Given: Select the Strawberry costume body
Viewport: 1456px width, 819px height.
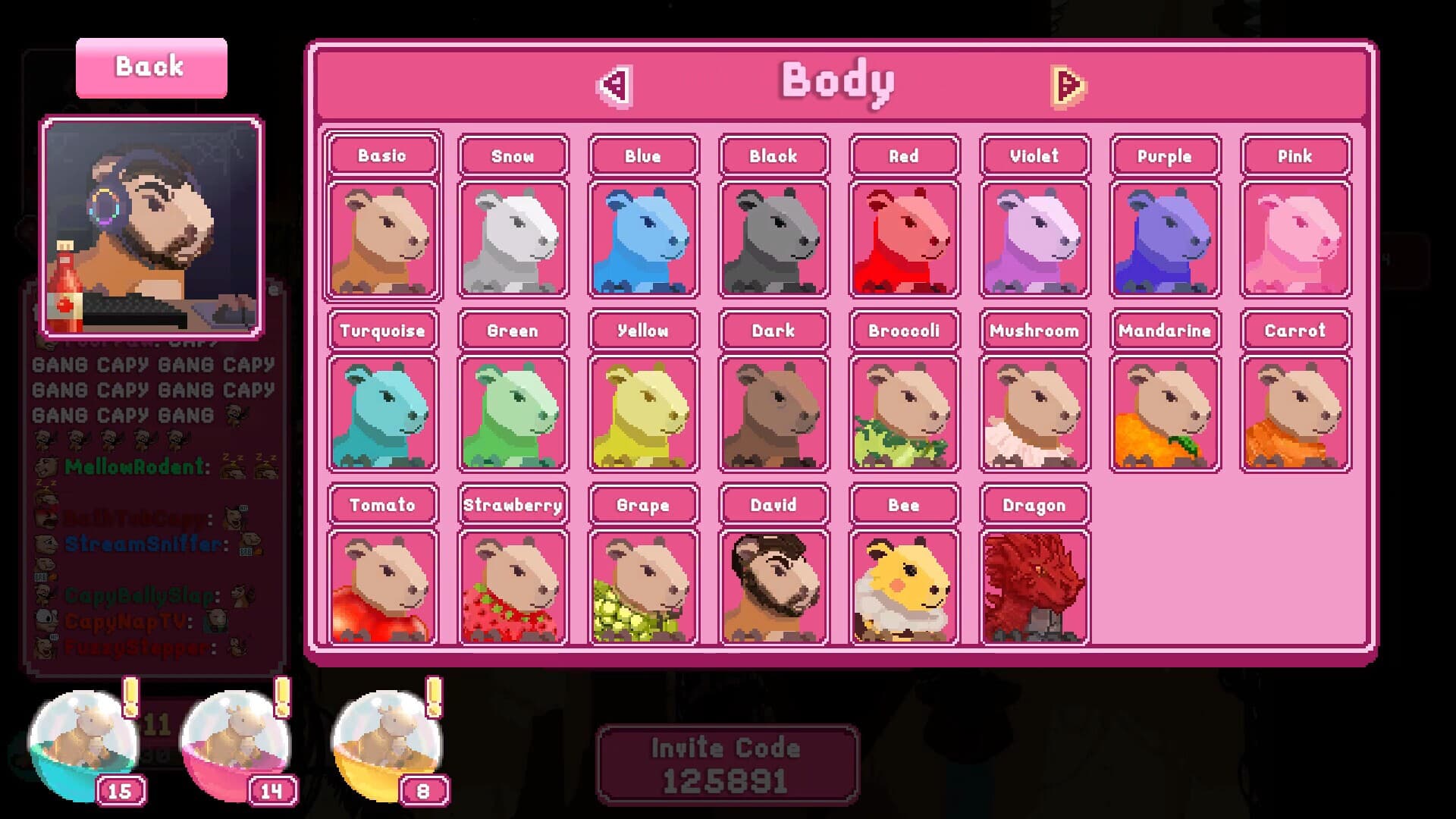Looking at the screenshot, I should click(x=513, y=586).
